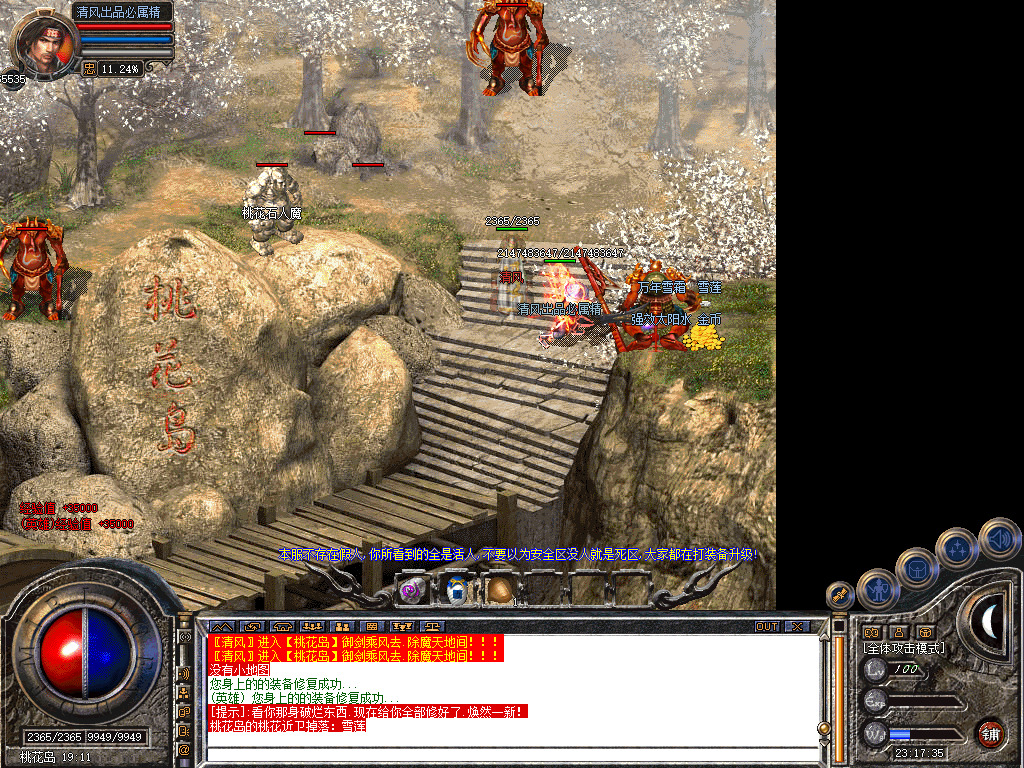Change the 全体攻击模式 attack mode label

904,648
